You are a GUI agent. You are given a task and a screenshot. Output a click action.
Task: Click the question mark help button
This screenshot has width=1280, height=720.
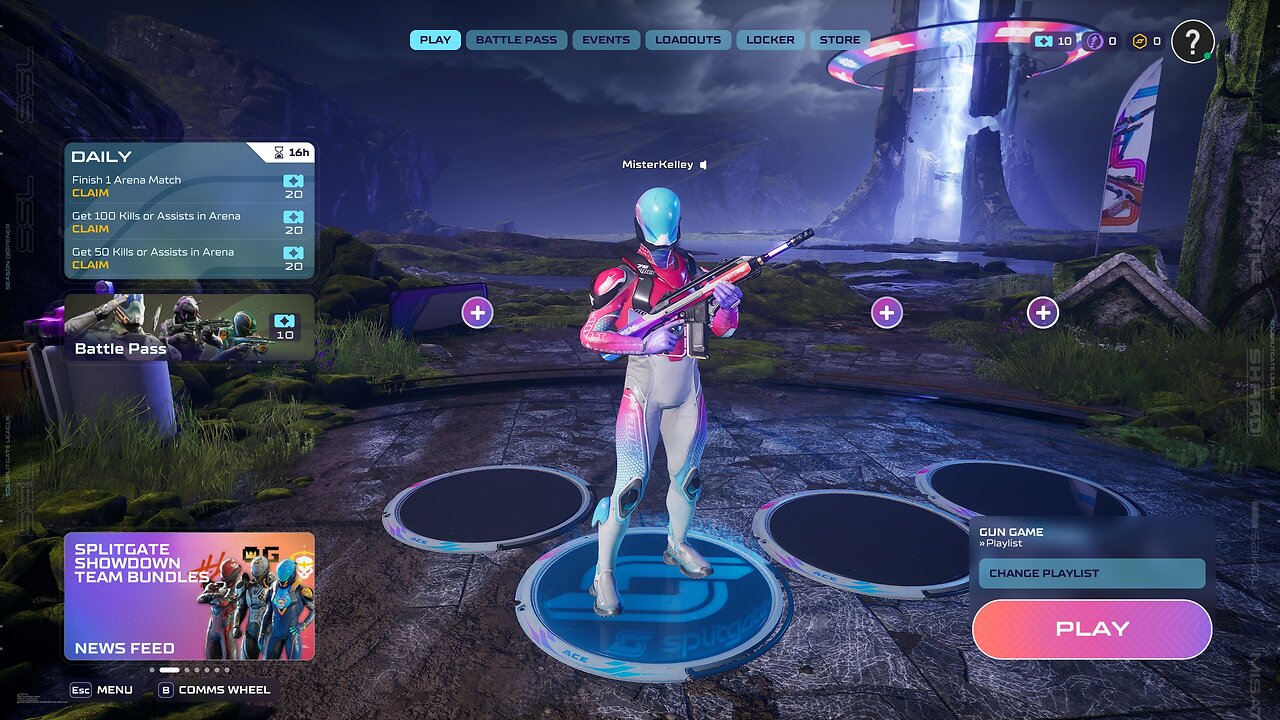pyautogui.click(x=1192, y=42)
